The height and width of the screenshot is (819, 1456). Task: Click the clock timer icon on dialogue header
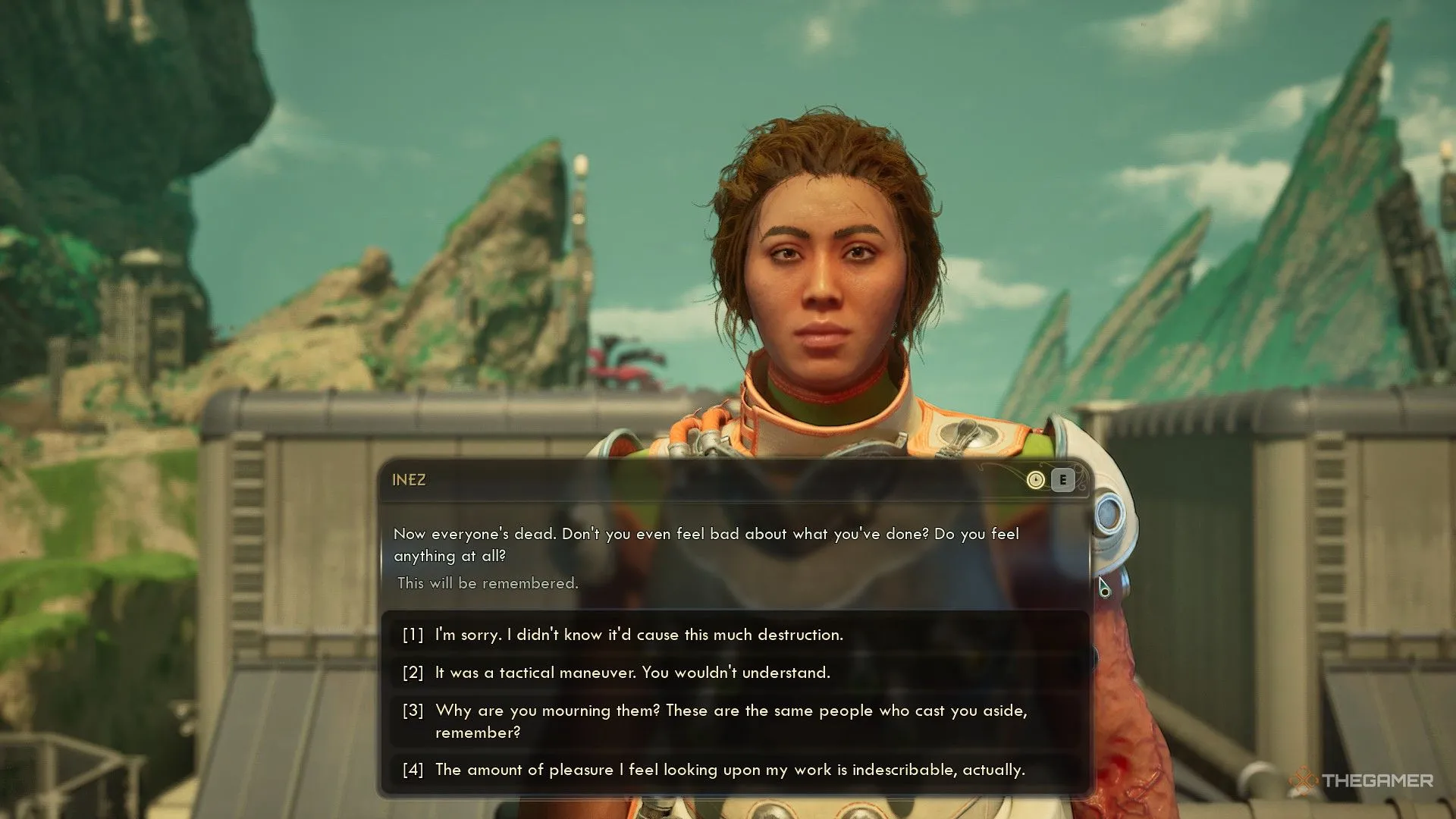coord(1036,481)
